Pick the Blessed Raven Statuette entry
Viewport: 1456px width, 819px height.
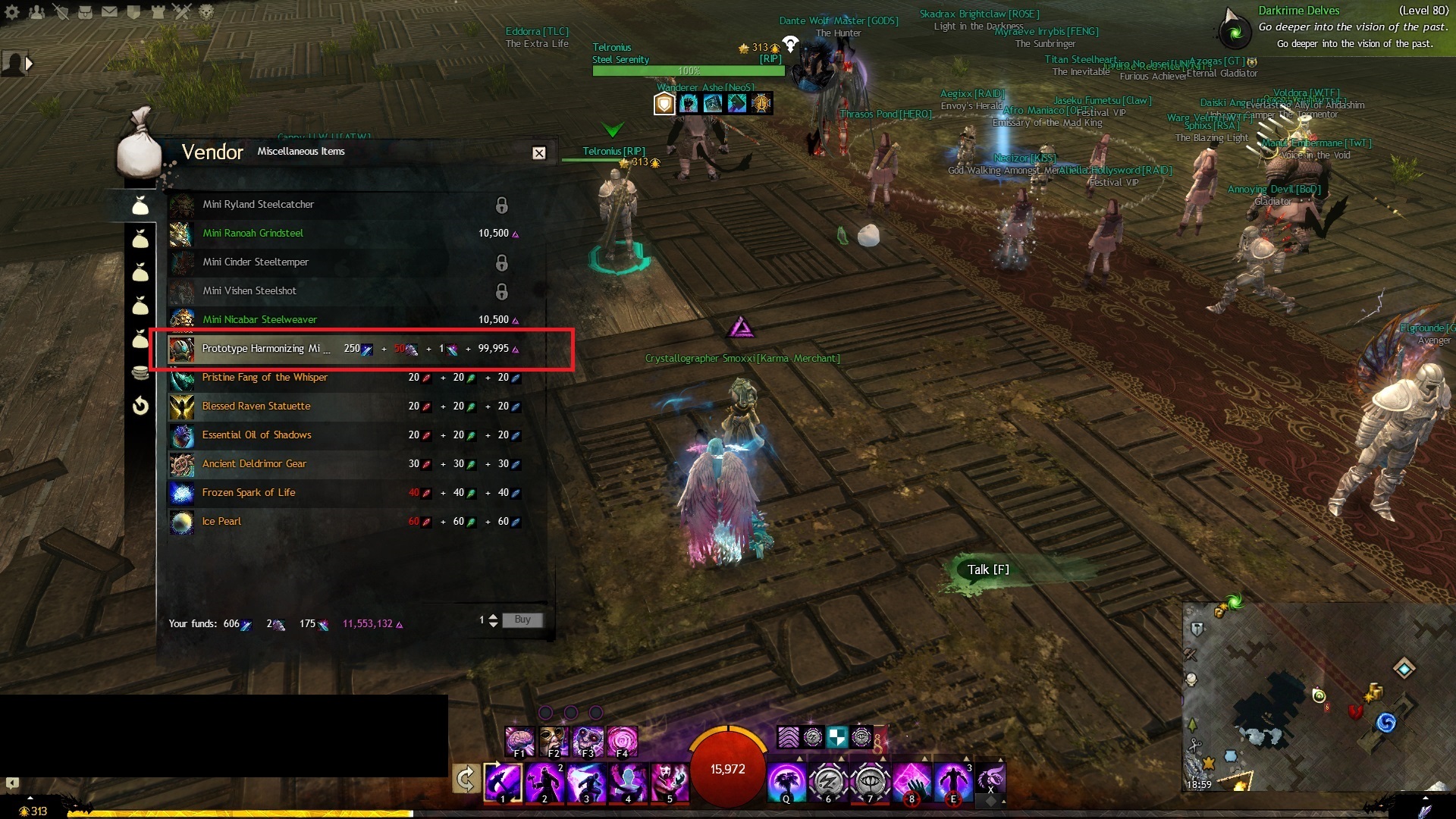[256, 406]
